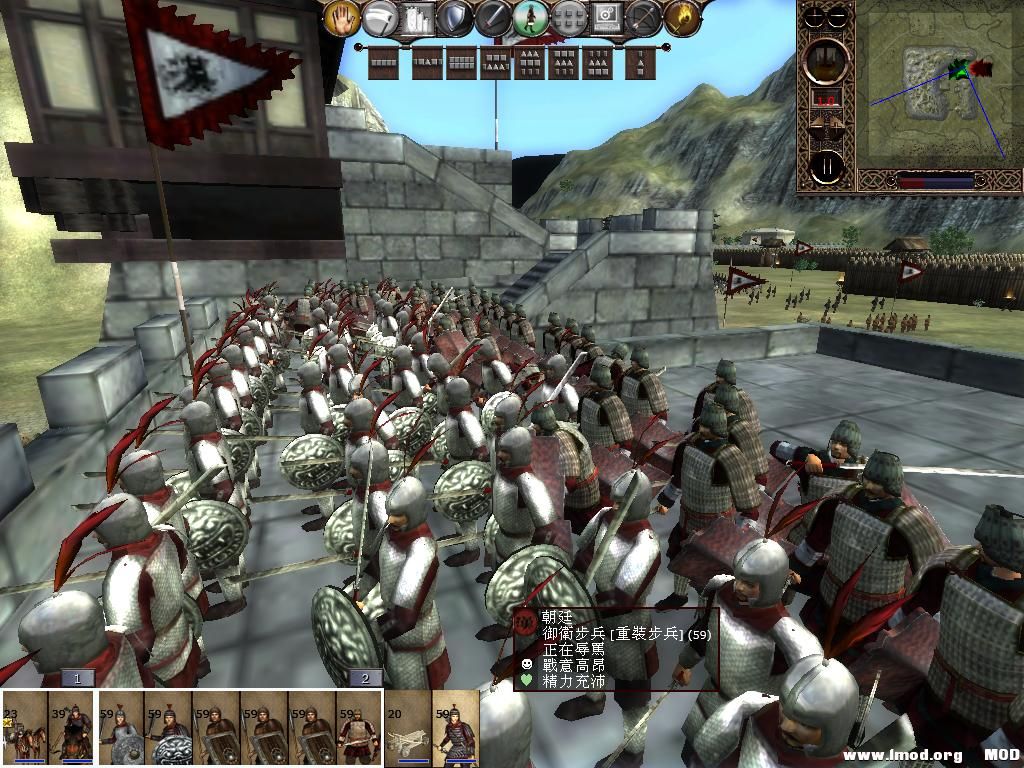Pause the battle with the pause button
The width and height of the screenshot is (1024, 768).
[x=826, y=167]
